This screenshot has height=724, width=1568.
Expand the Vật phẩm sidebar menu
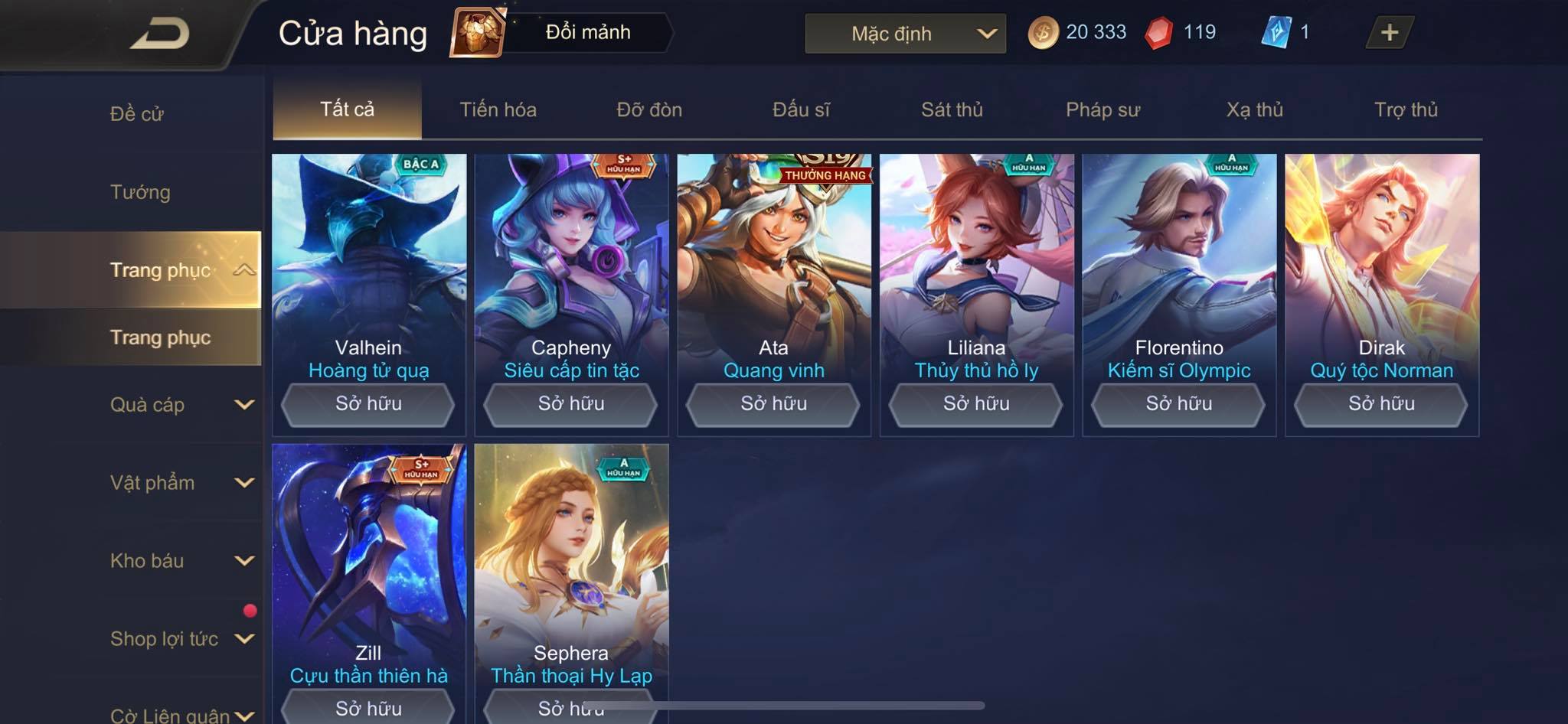click(x=181, y=483)
